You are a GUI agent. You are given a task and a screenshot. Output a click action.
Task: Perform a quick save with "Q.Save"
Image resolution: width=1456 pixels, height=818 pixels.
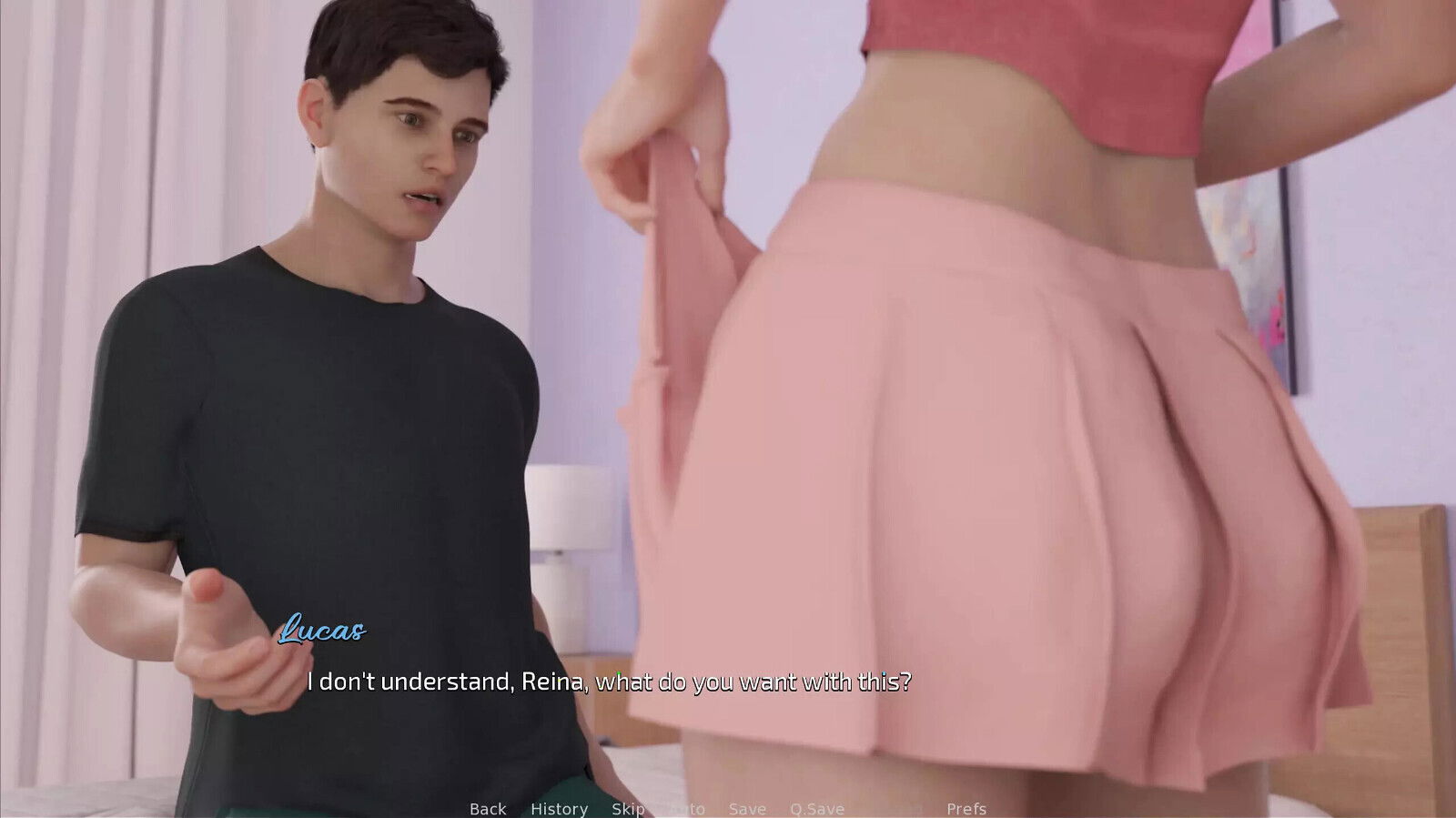click(x=816, y=808)
